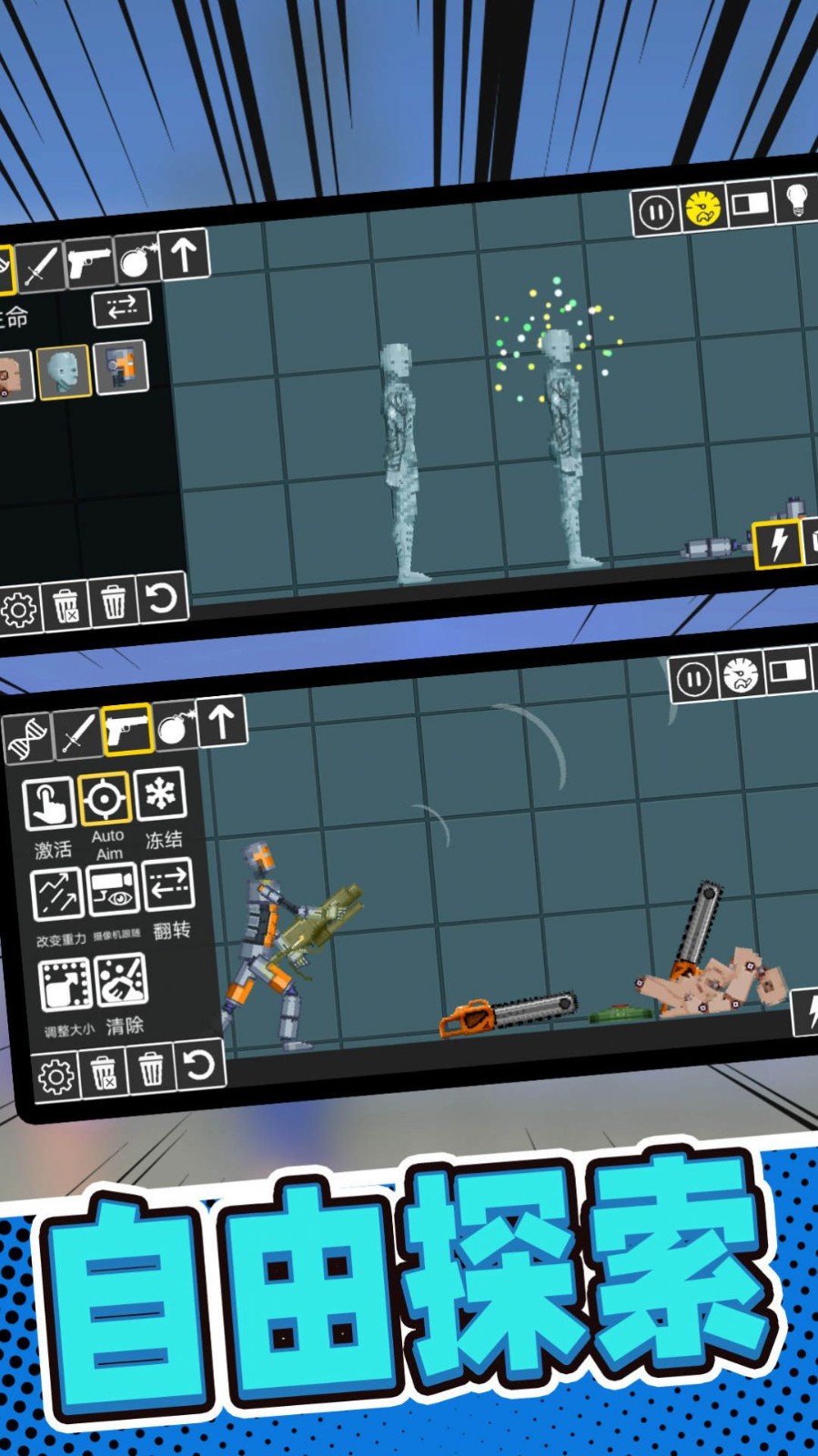Select the gray humanoid head thumbnail
Screen dimensions: 818x1456
click(x=64, y=371)
